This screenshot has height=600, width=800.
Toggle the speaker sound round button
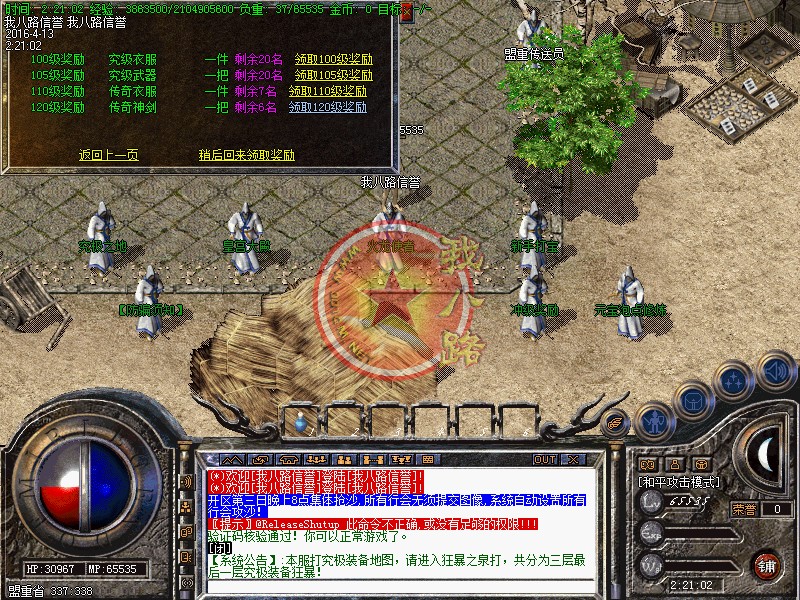click(x=775, y=371)
